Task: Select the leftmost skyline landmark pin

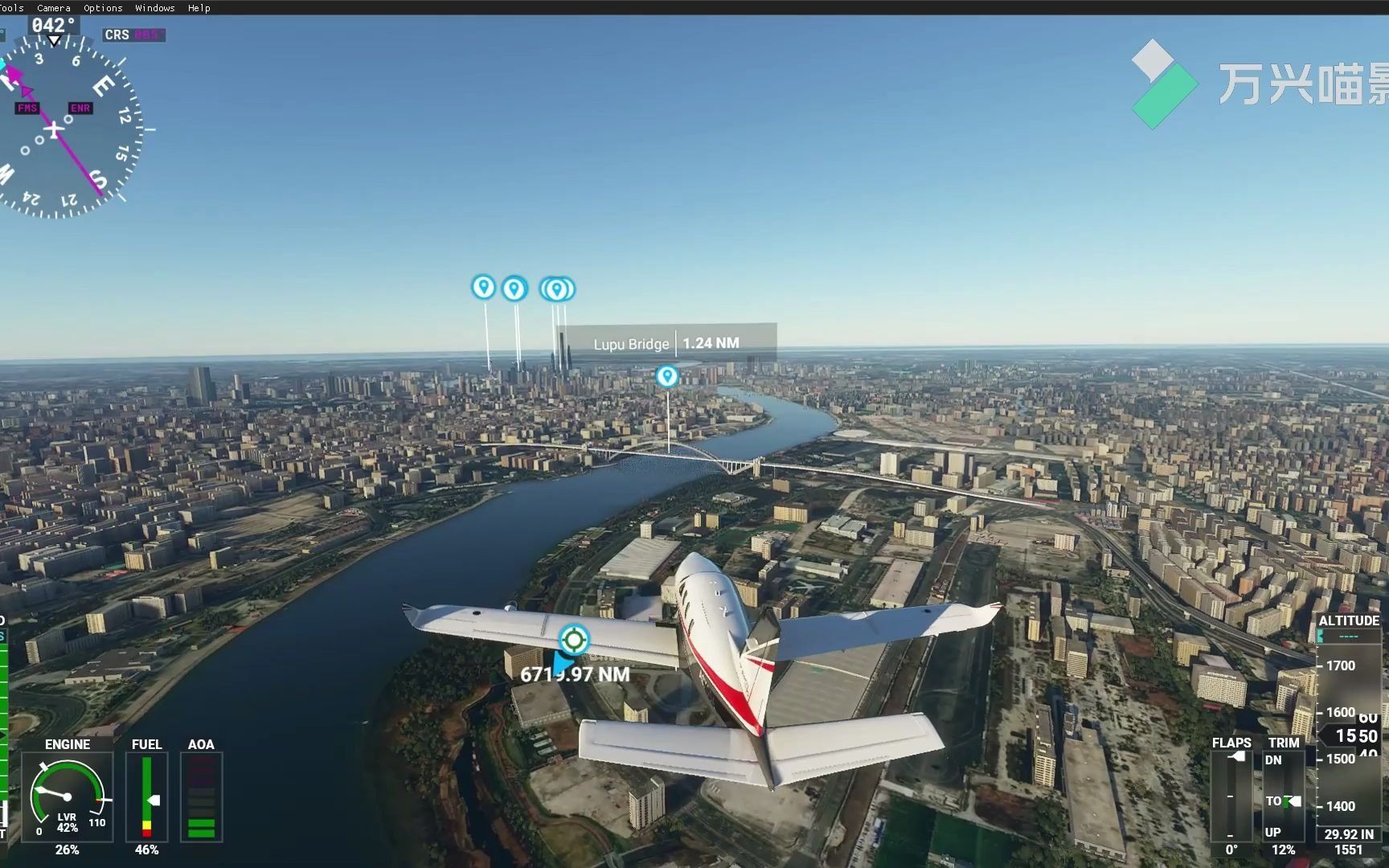Action: (x=482, y=286)
